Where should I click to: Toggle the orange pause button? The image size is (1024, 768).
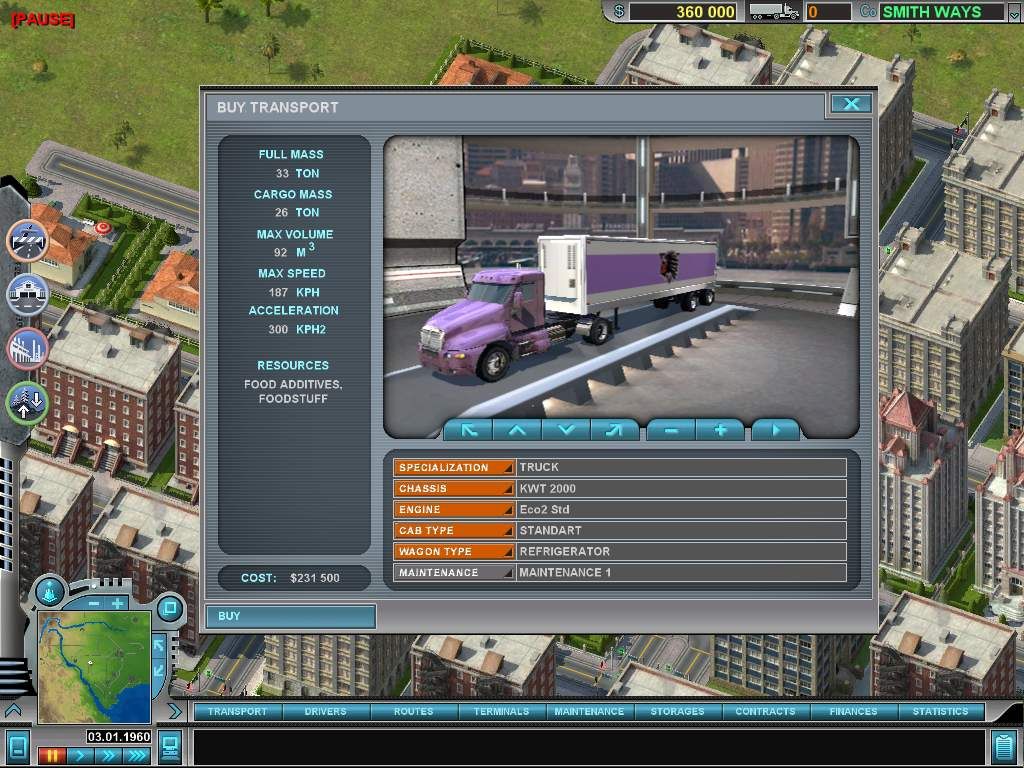(x=52, y=754)
